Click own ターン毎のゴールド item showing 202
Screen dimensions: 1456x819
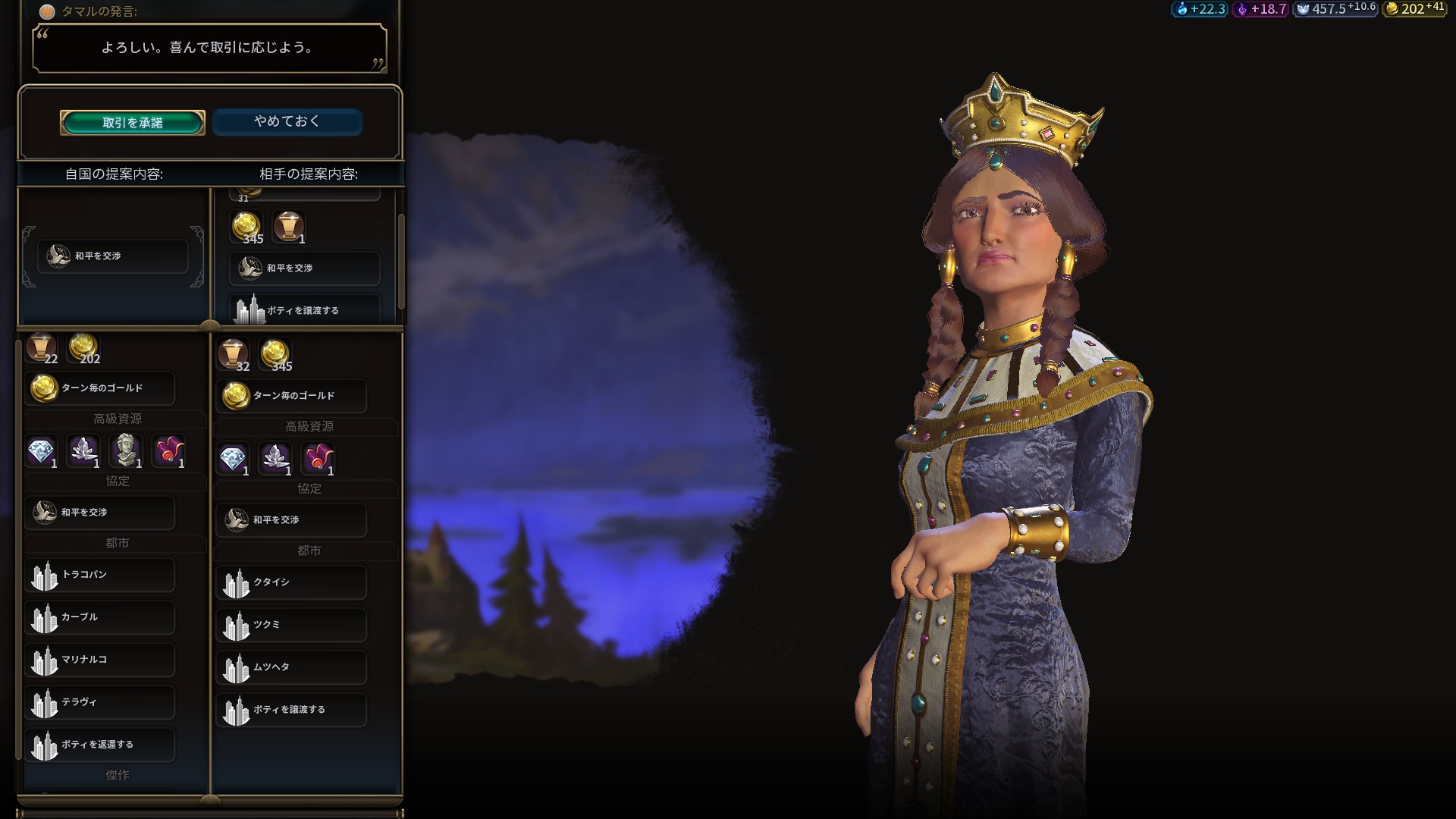pyautogui.click(x=100, y=388)
